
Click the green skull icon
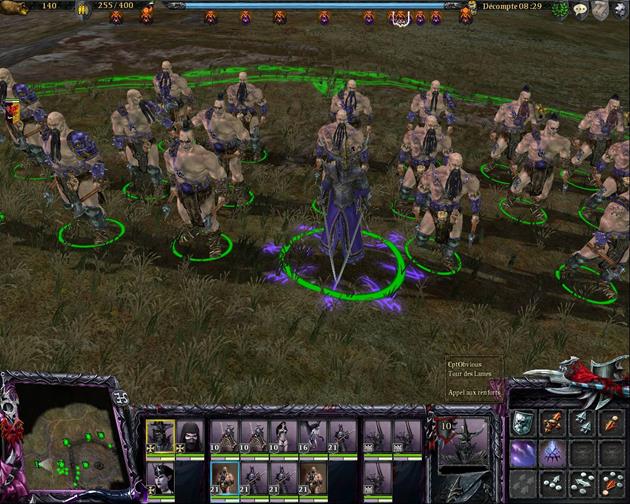559,10
